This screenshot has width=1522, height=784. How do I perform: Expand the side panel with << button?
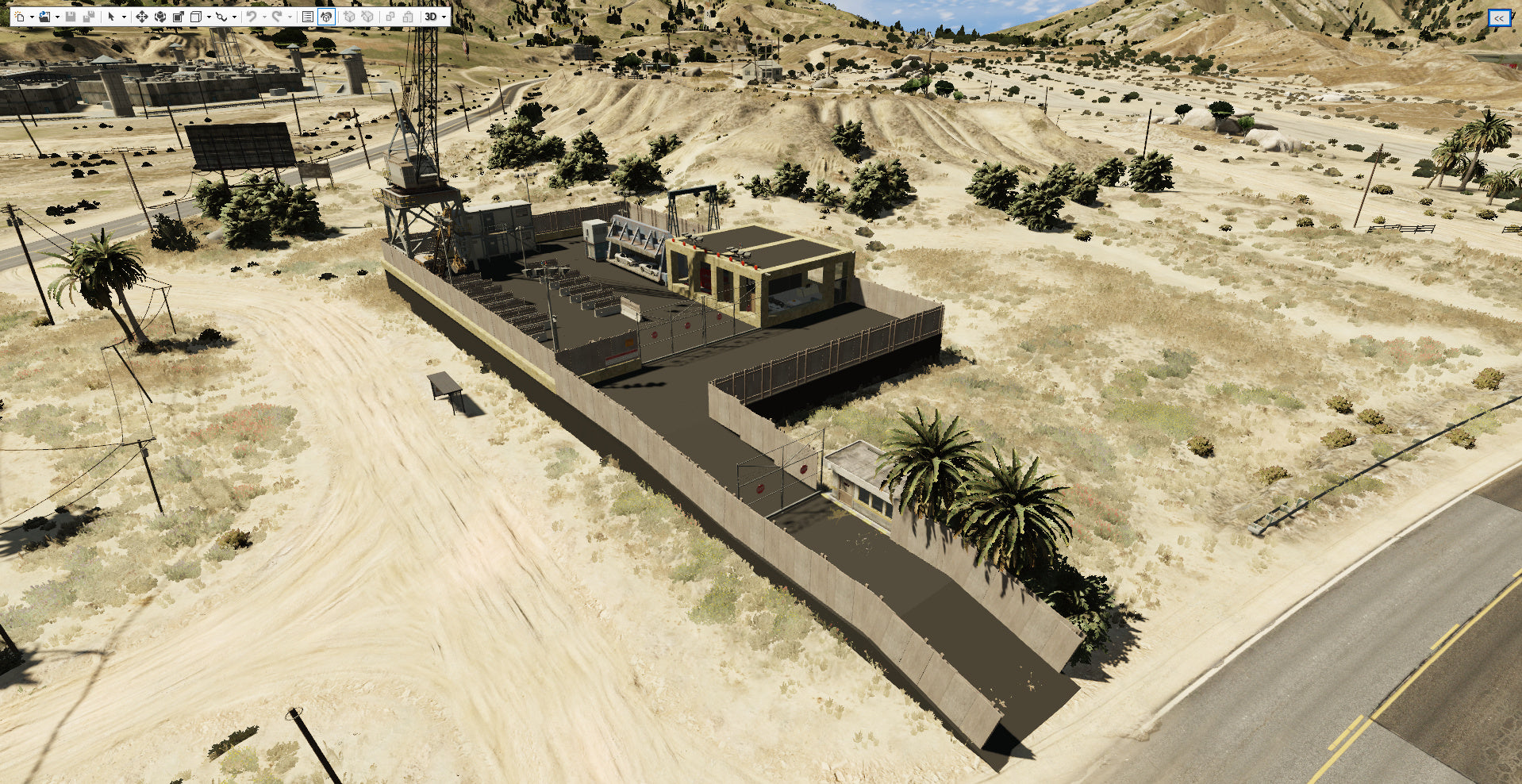coord(1499,16)
